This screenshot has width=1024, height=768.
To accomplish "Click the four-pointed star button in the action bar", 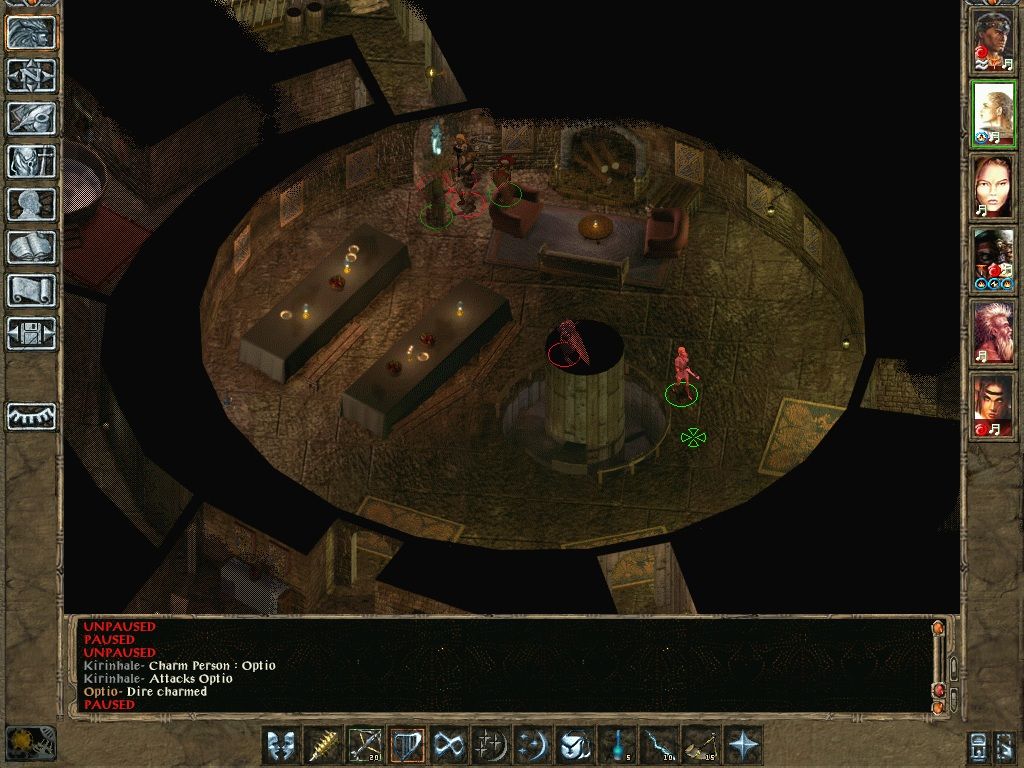I will pyautogui.click(x=742, y=745).
